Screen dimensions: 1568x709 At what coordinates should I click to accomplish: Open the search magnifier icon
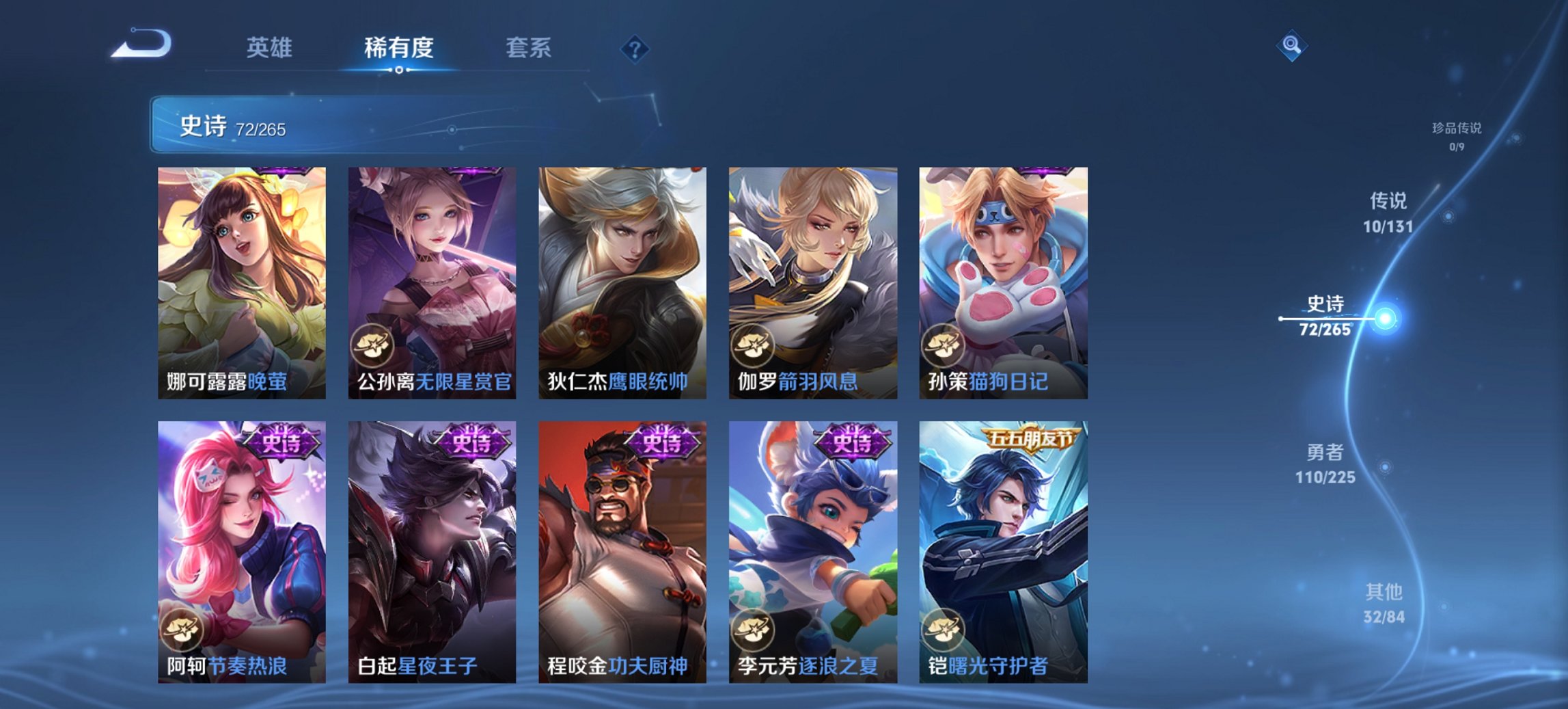click(x=1290, y=47)
